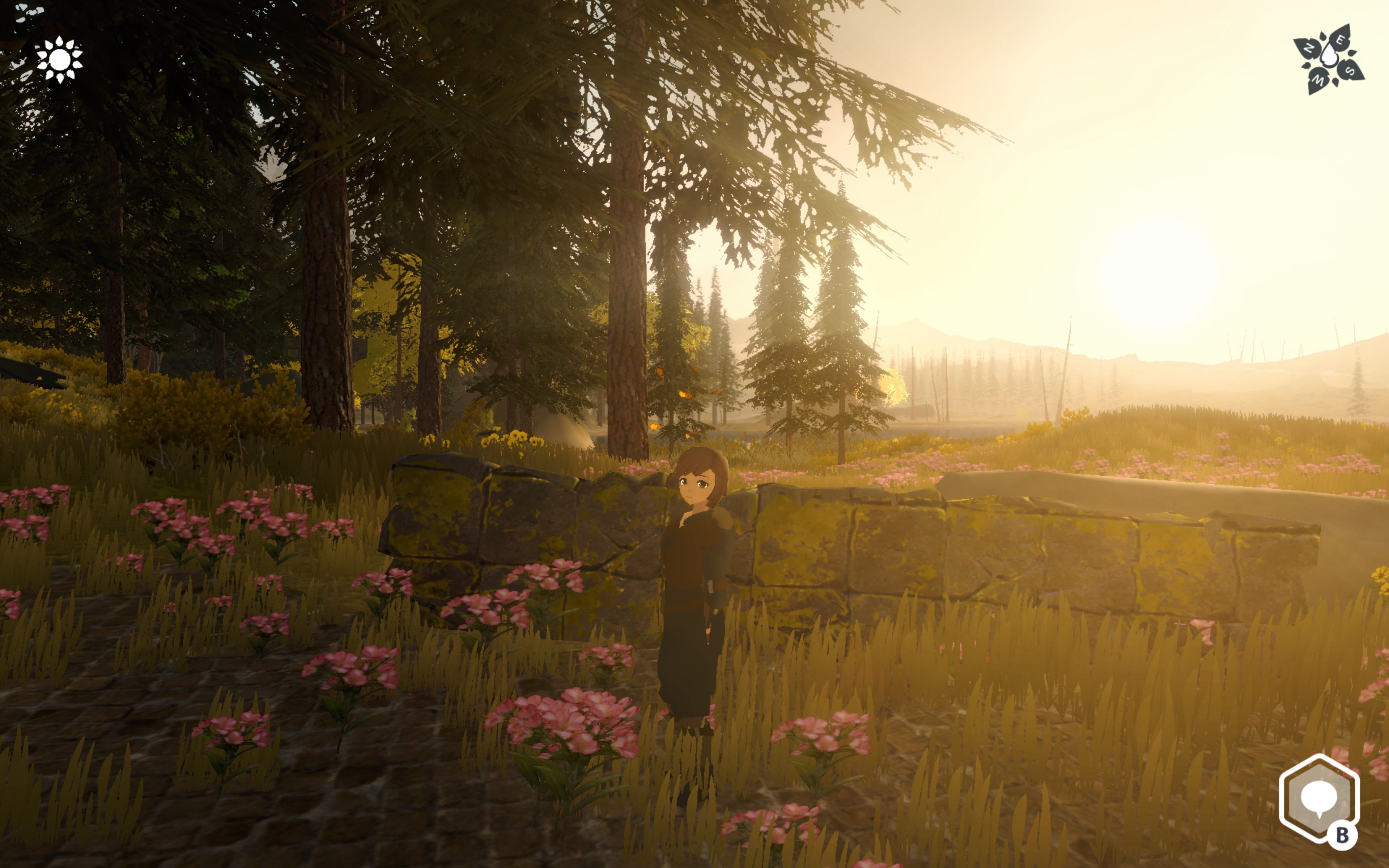
Task: Select the E petal on the compass
Action: click(1340, 40)
